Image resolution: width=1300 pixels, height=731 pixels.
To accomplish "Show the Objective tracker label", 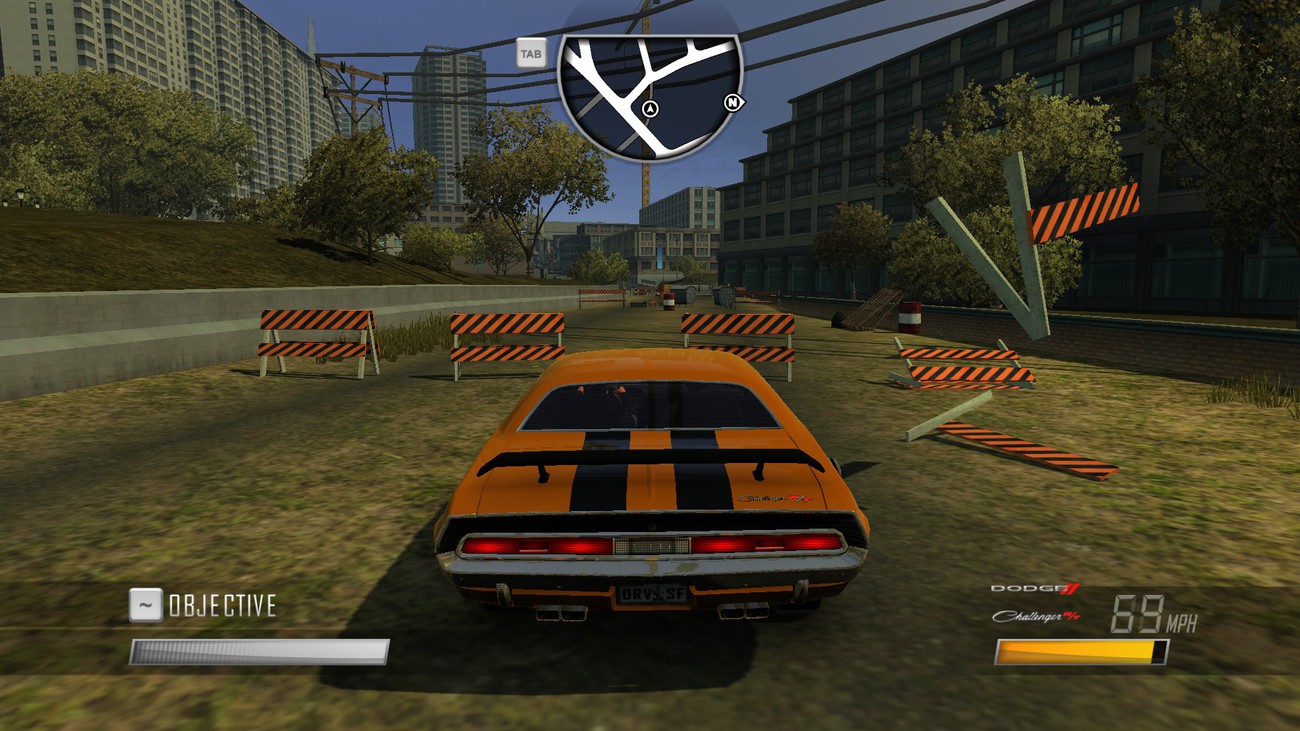I will 221,605.
